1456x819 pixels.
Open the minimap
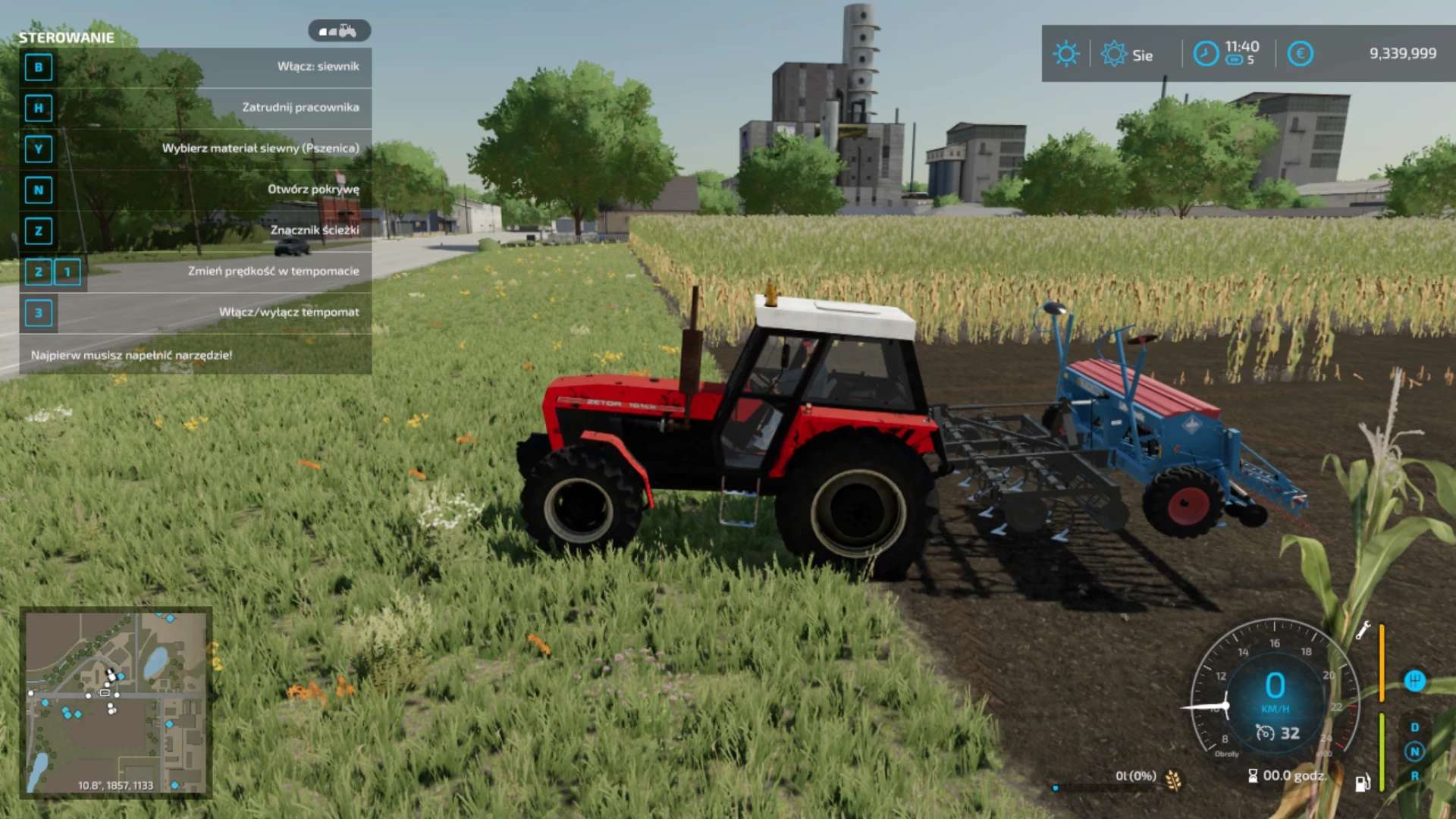[115, 702]
